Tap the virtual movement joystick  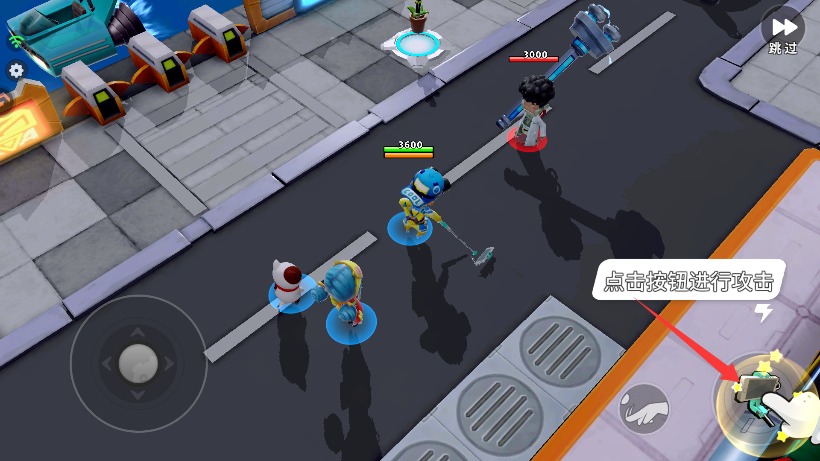pyautogui.click(x=138, y=363)
